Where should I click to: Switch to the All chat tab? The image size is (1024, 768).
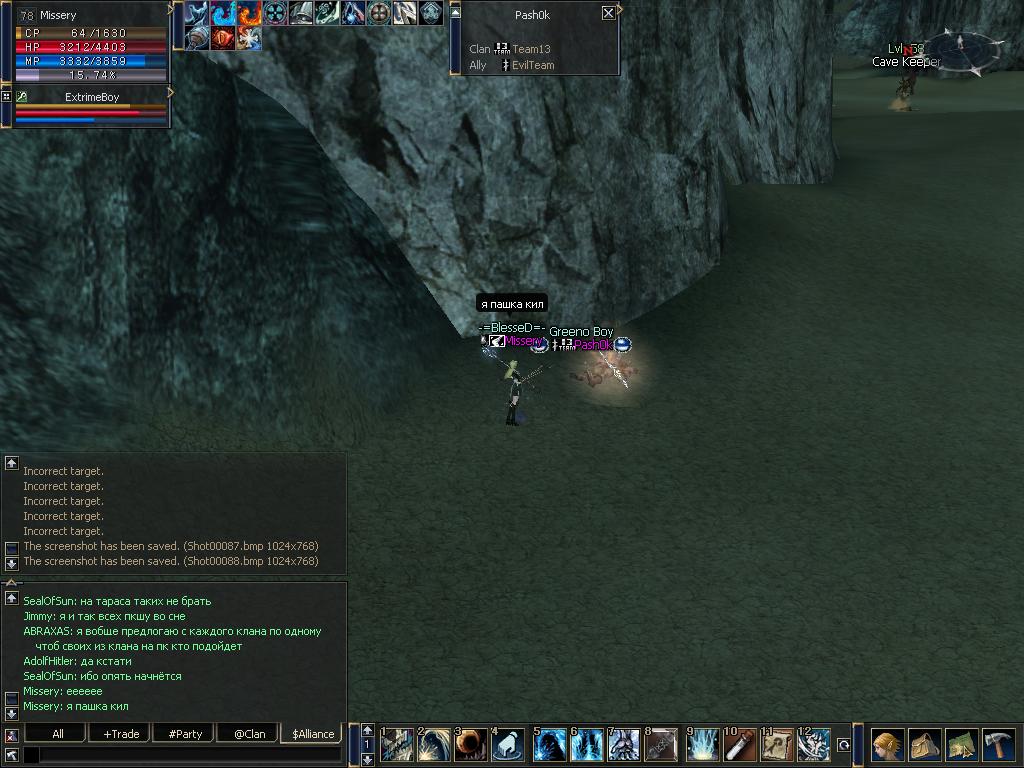coord(58,734)
